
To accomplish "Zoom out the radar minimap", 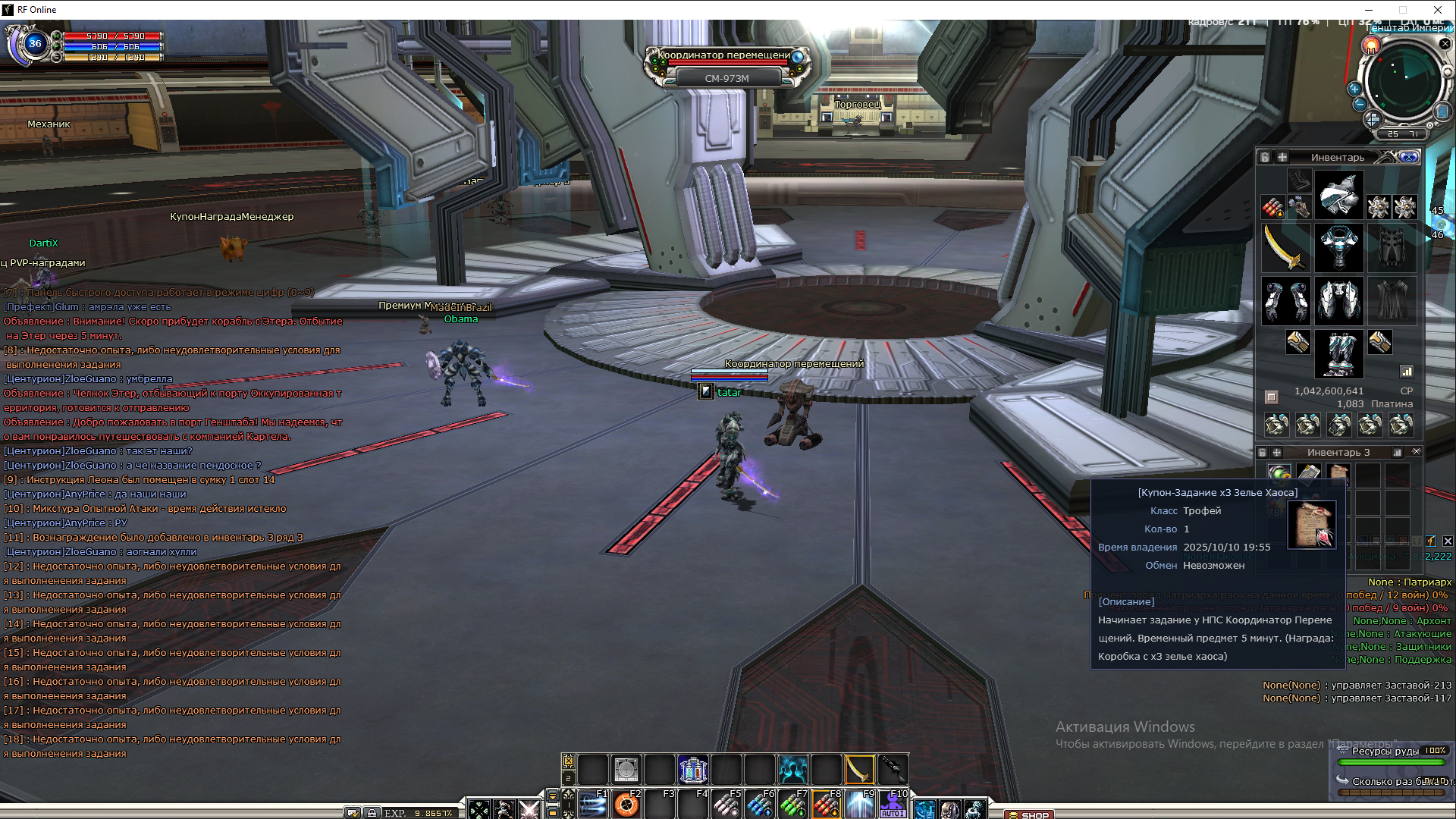I will click(1359, 104).
